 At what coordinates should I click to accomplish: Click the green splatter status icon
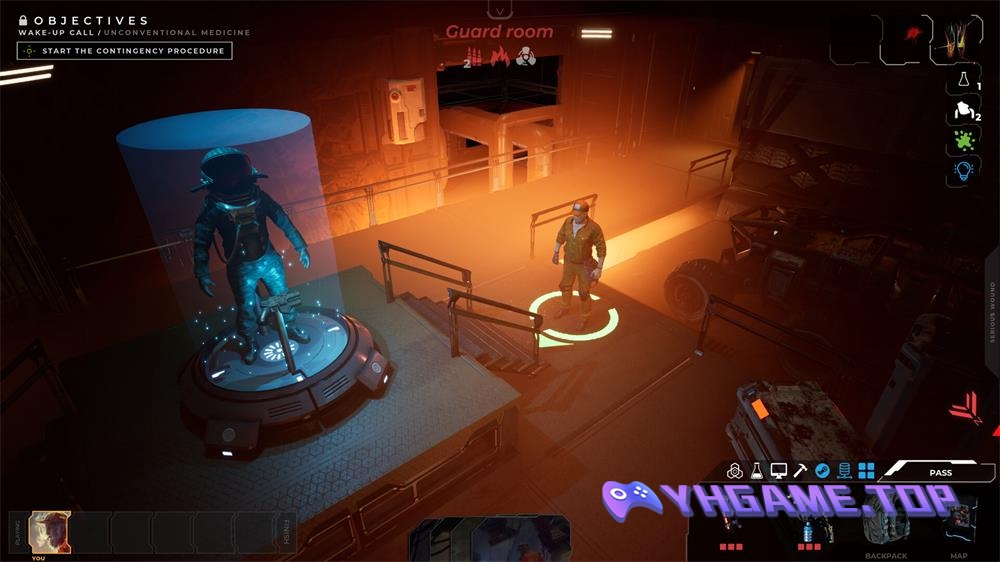click(964, 140)
